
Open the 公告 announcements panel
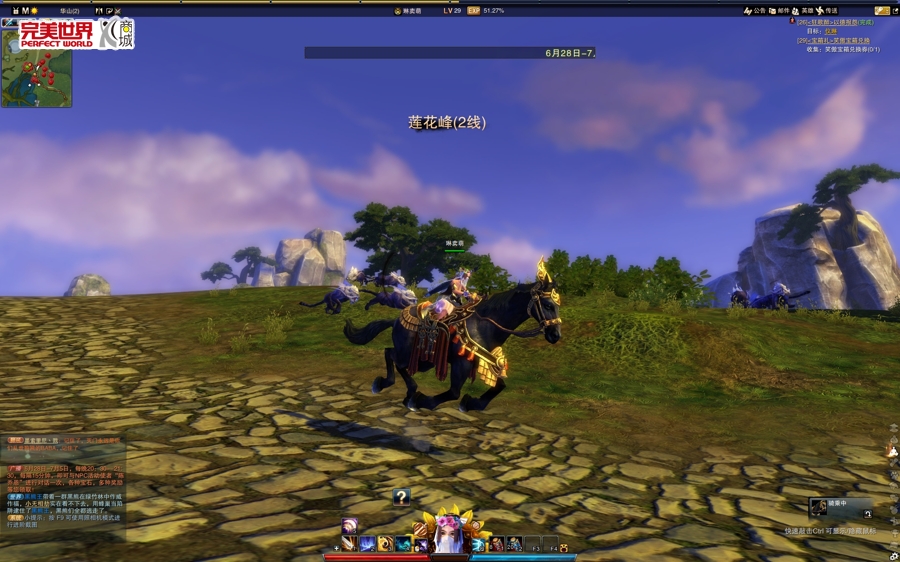click(755, 11)
